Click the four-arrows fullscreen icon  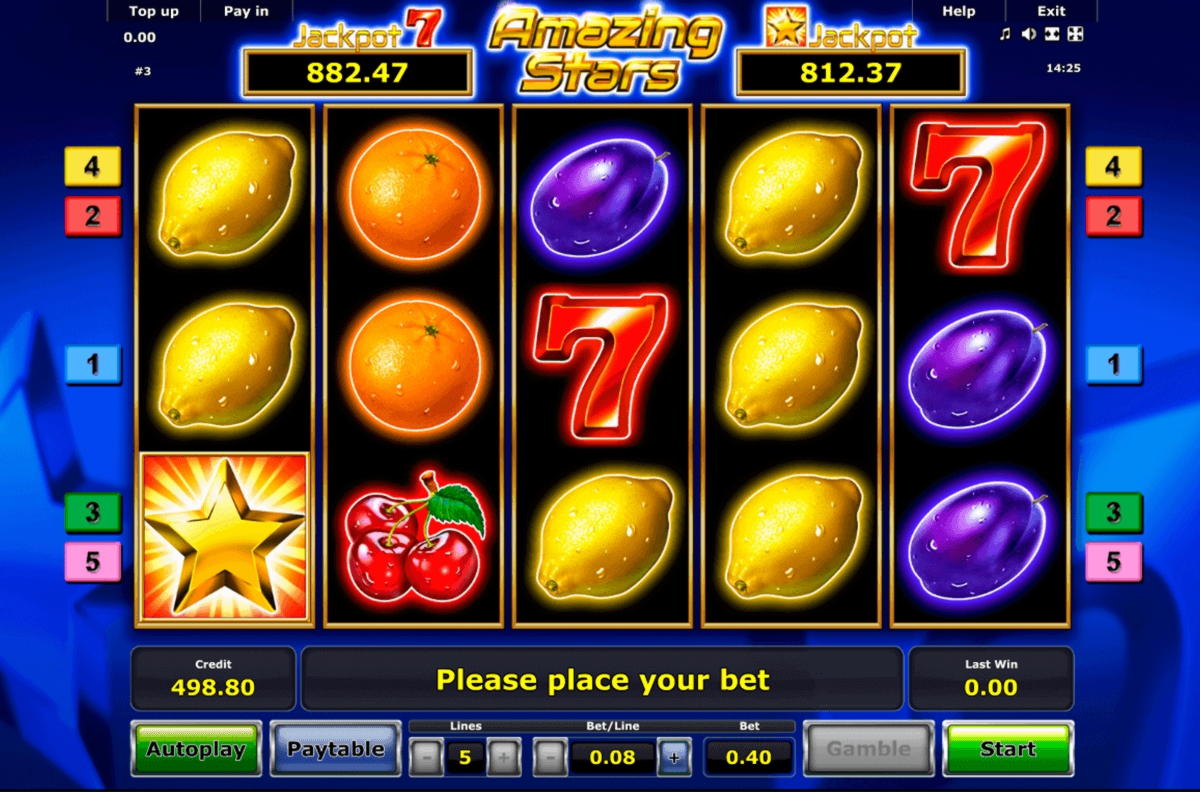1075,35
